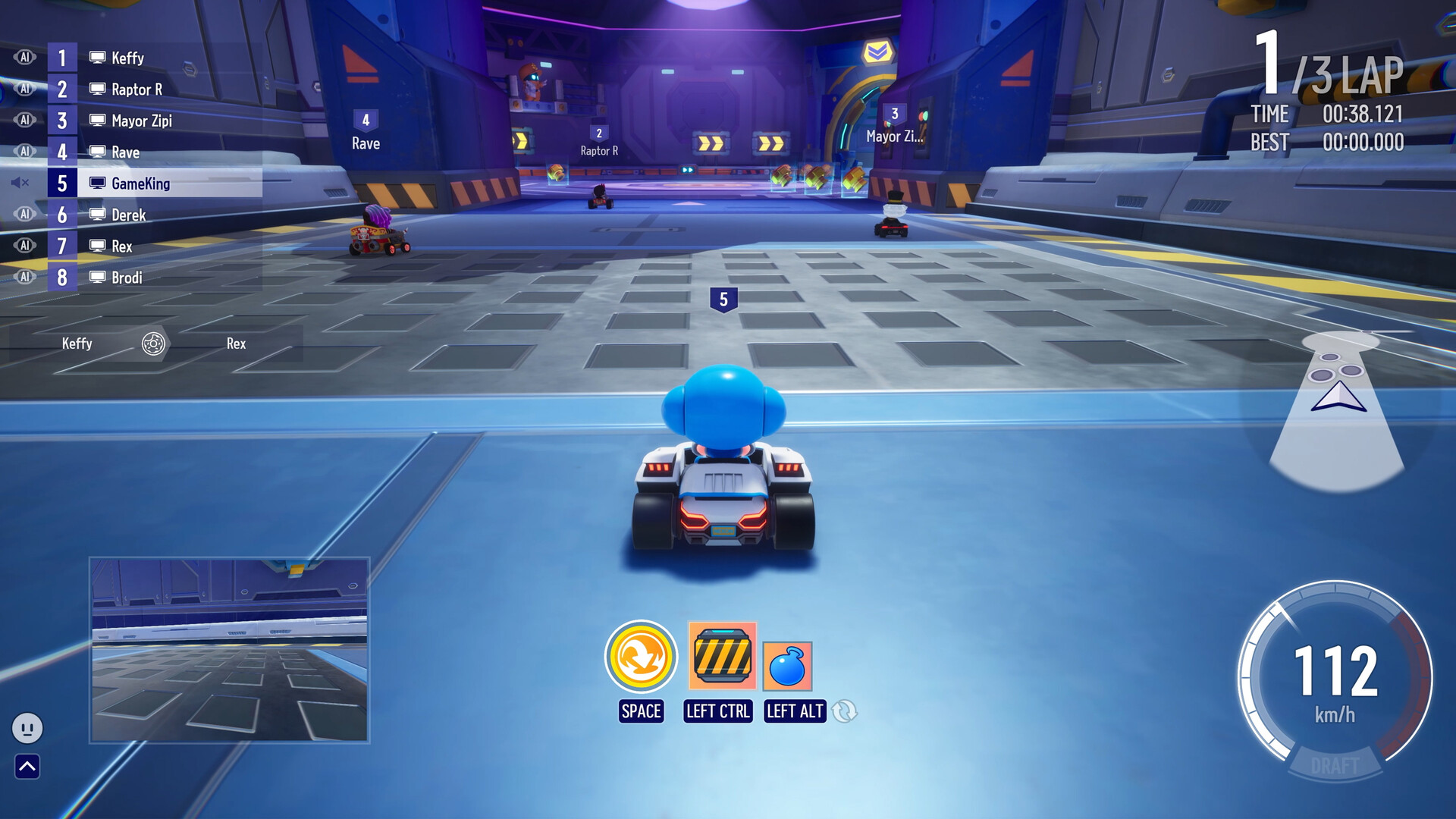The image size is (1456, 819).
Task: Expand truncated name label of Mayor Zi...
Action: point(894,136)
